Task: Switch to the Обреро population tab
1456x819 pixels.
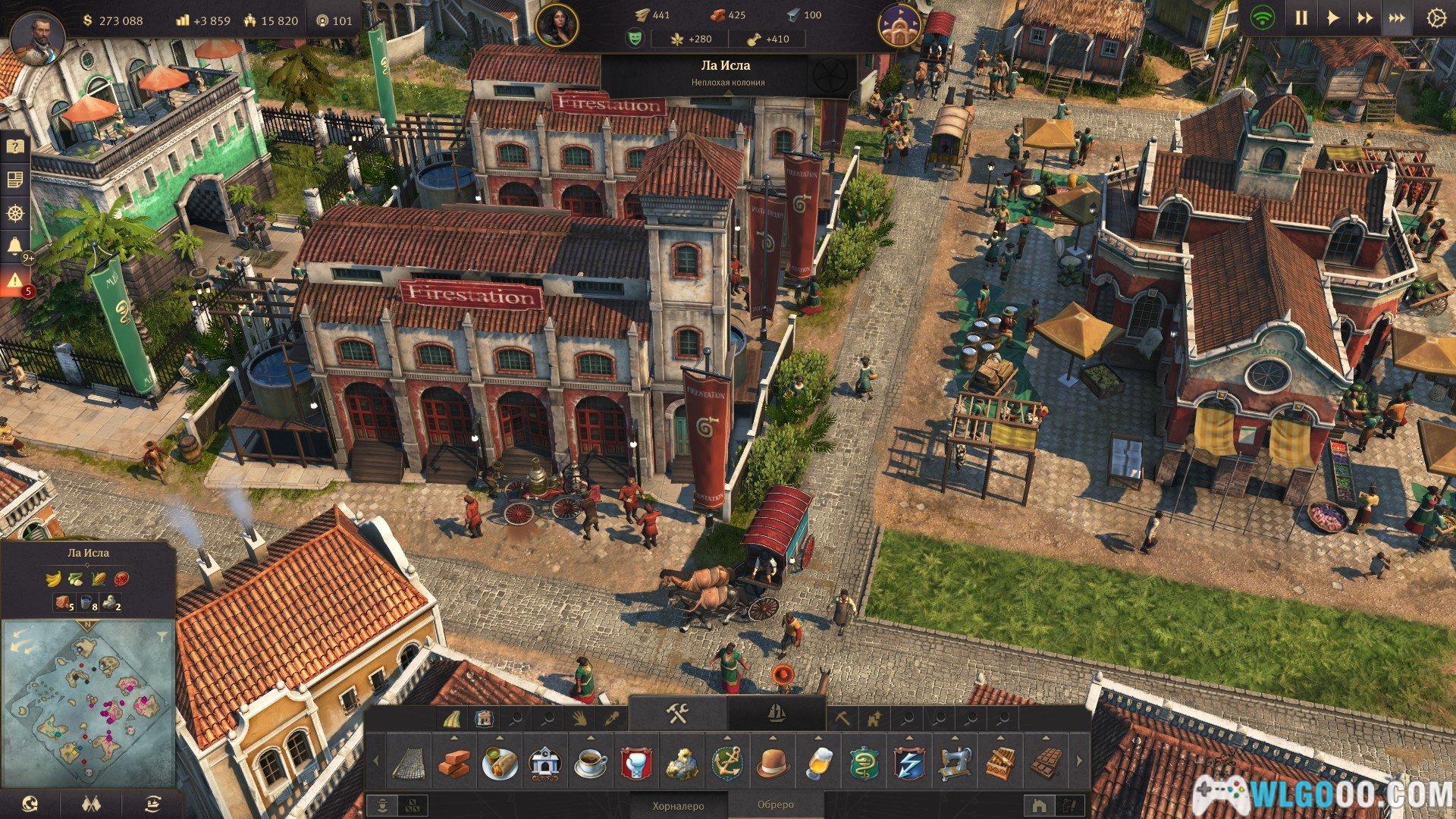Action: [x=775, y=805]
